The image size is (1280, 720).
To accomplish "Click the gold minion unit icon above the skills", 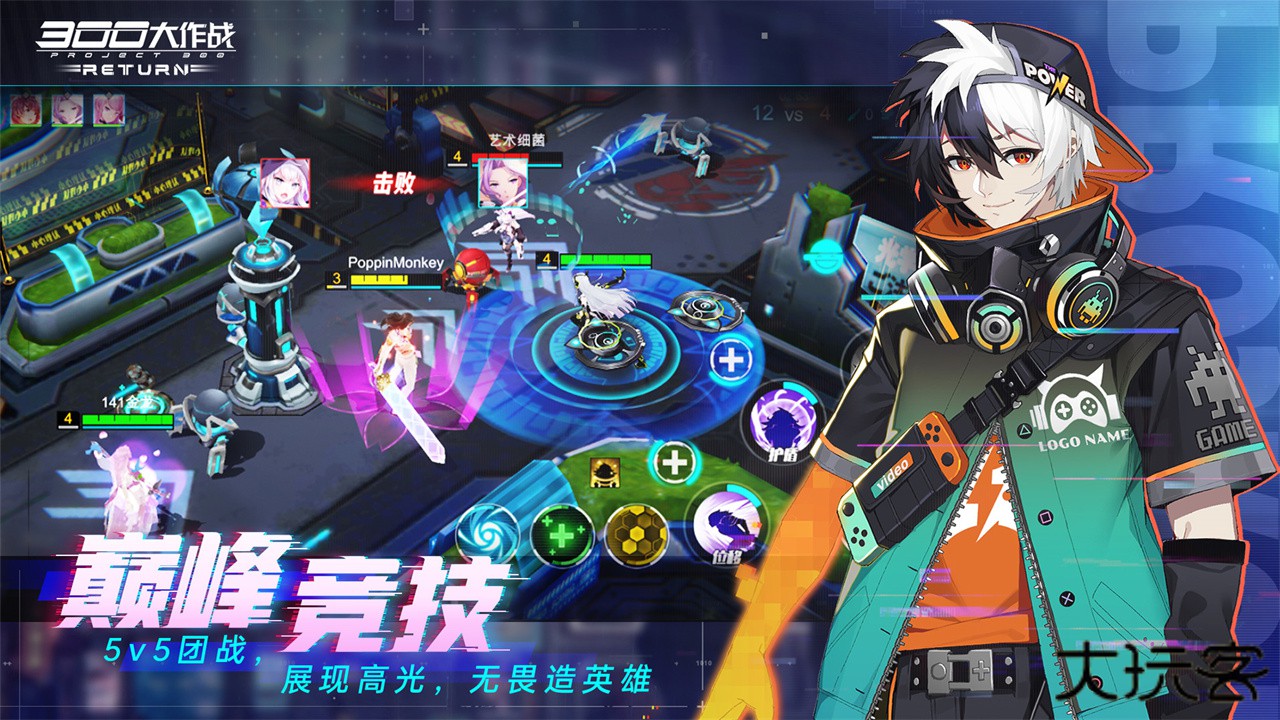I will point(604,473).
